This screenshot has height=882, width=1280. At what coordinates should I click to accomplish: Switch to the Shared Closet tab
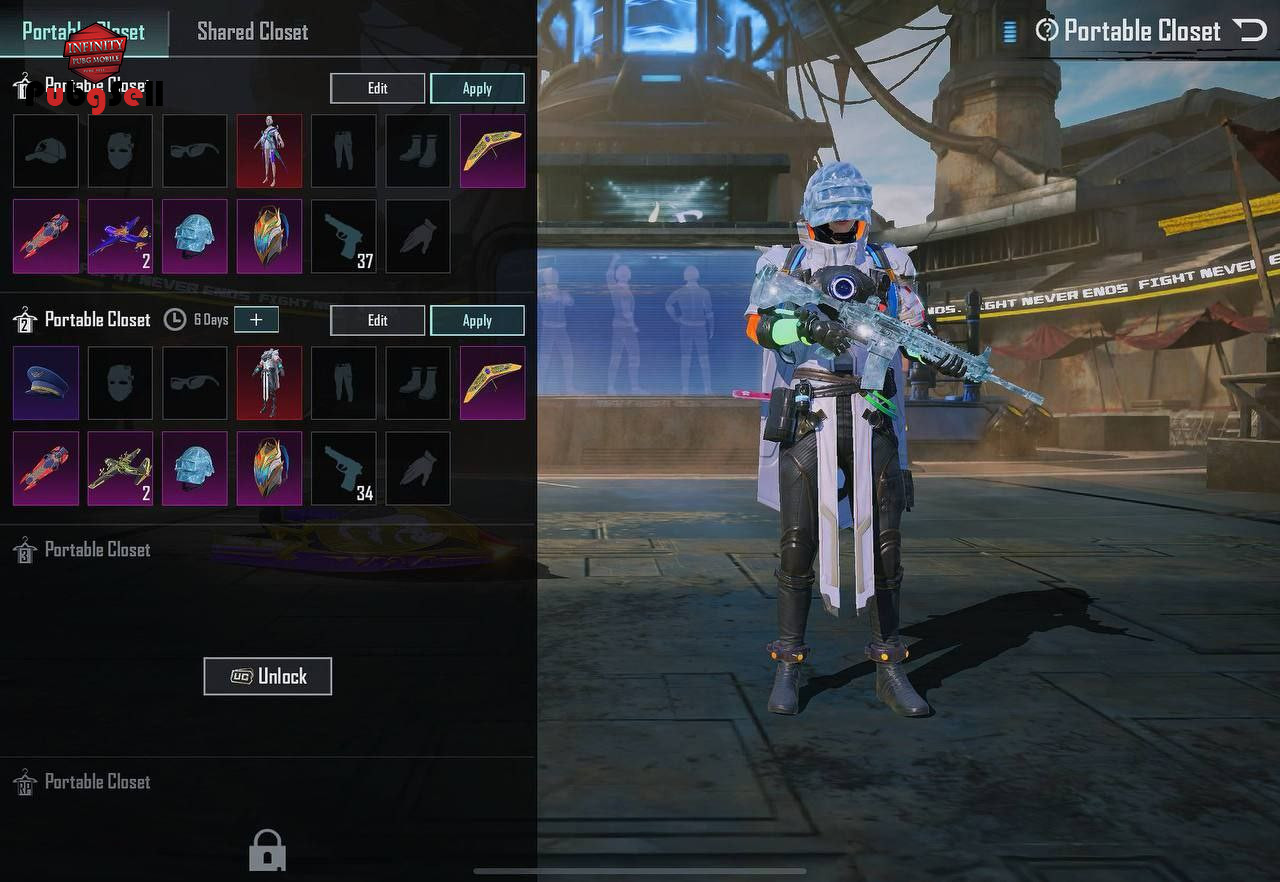coord(252,31)
